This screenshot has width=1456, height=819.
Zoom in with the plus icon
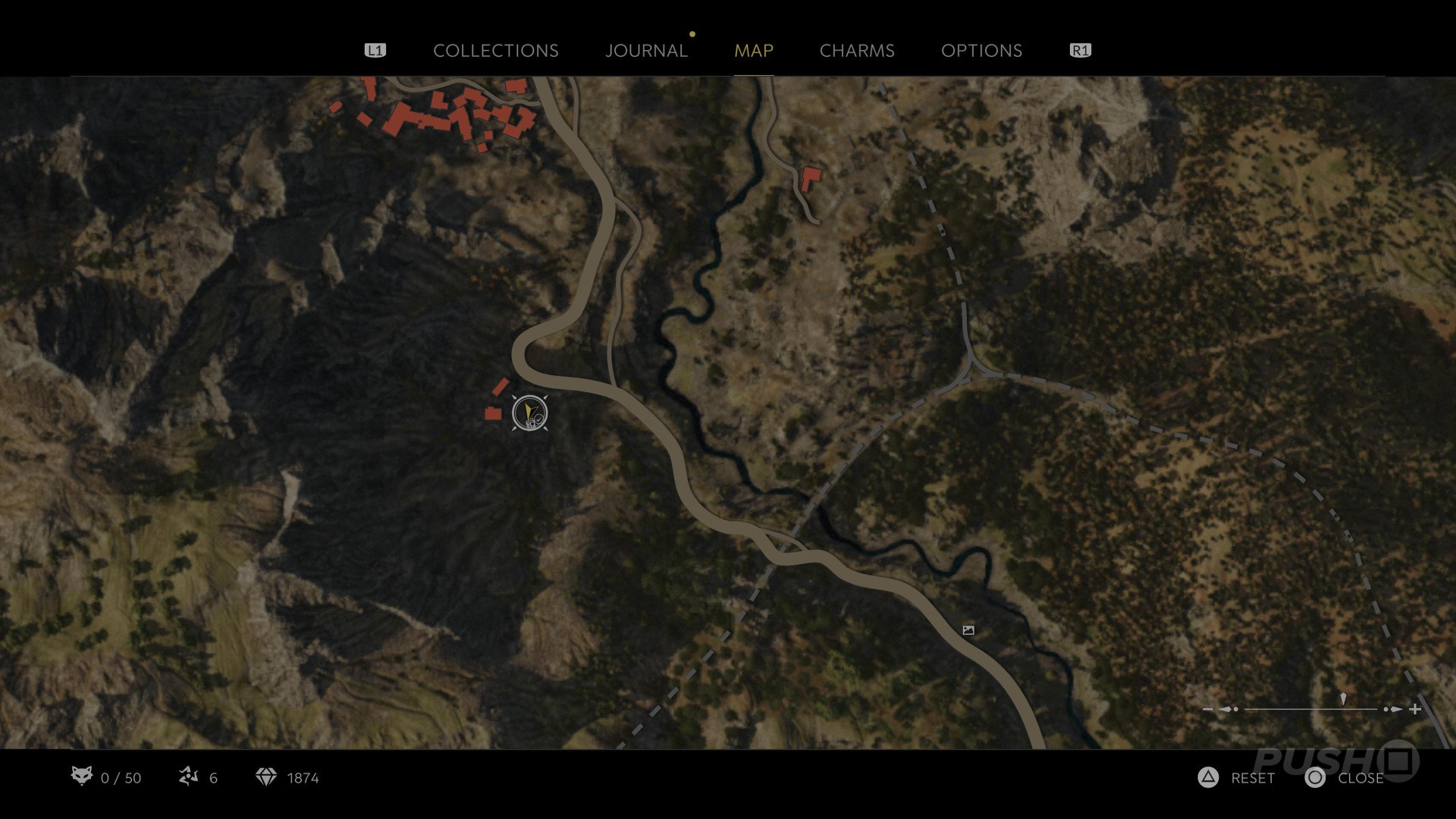tap(1415, 710)
